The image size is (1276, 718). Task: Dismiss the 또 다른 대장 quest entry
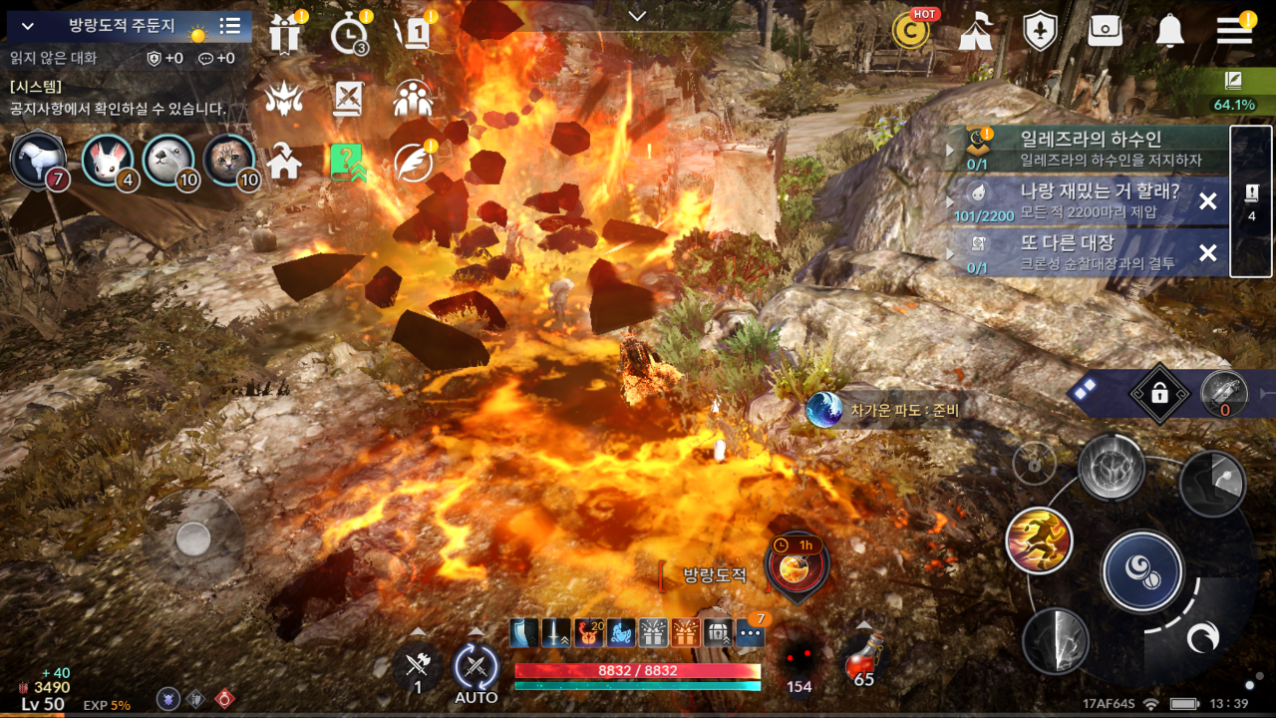coord(1208,253)
